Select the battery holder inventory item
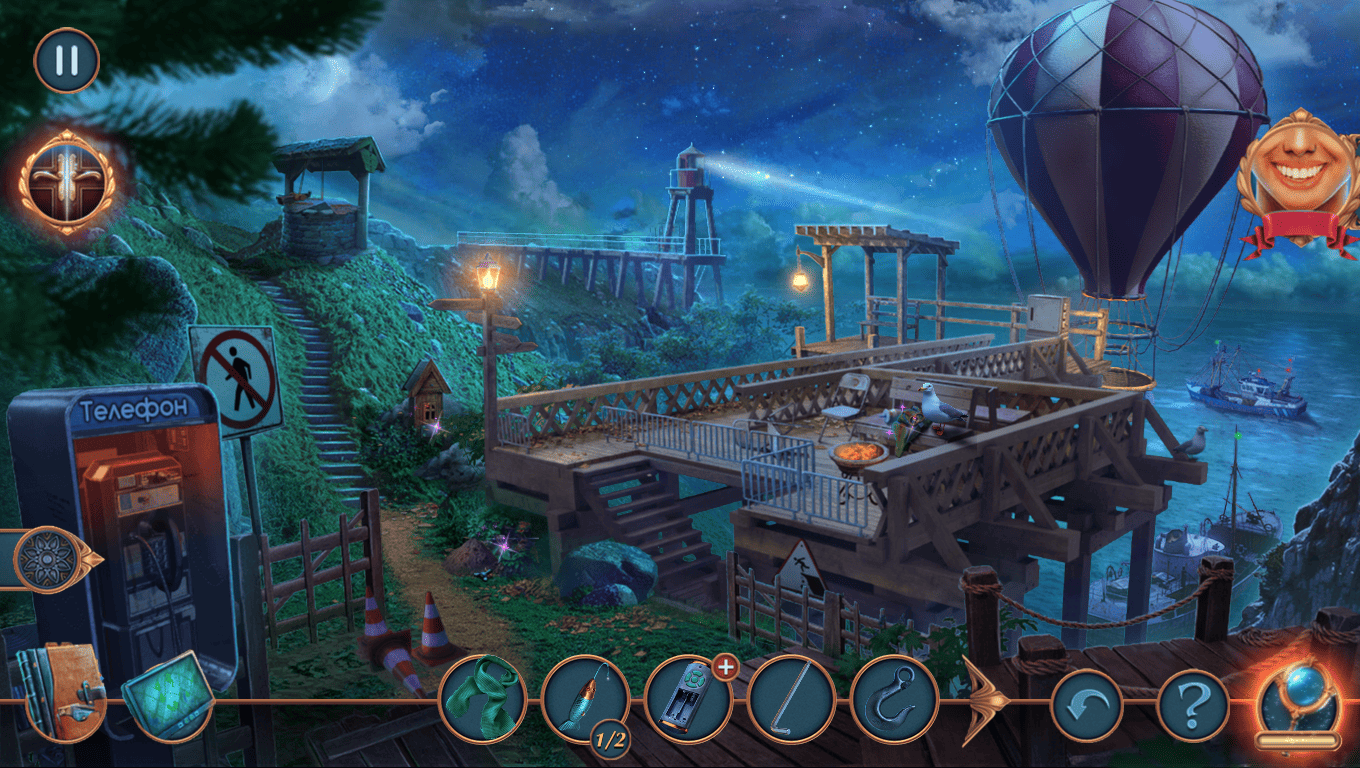 point(688,699)
